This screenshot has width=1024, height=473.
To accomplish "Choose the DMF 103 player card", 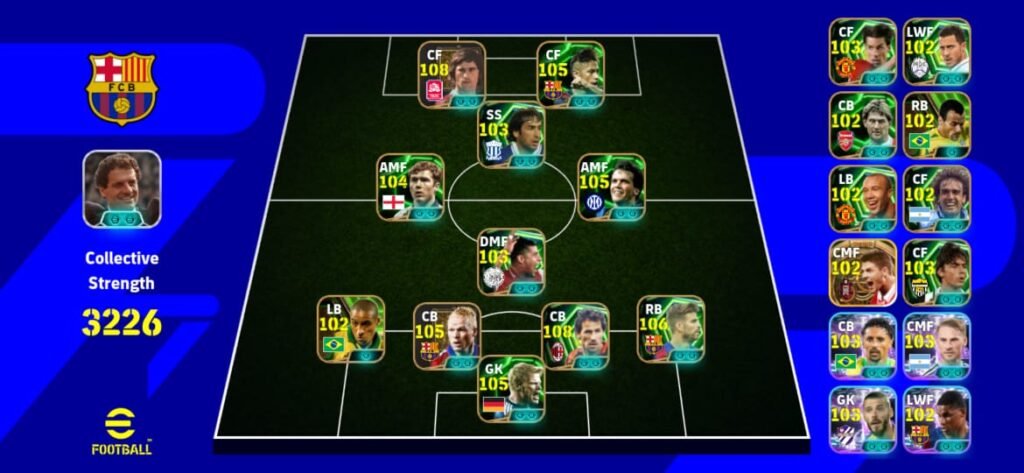I will [511, 262].
